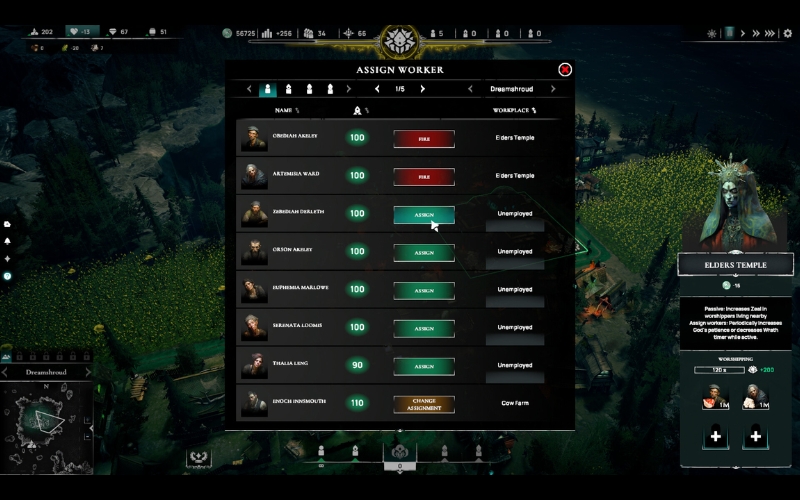Switch to next region after Dreamshroud in panel
Screen dimensions: 800x500
pos(553,89)
